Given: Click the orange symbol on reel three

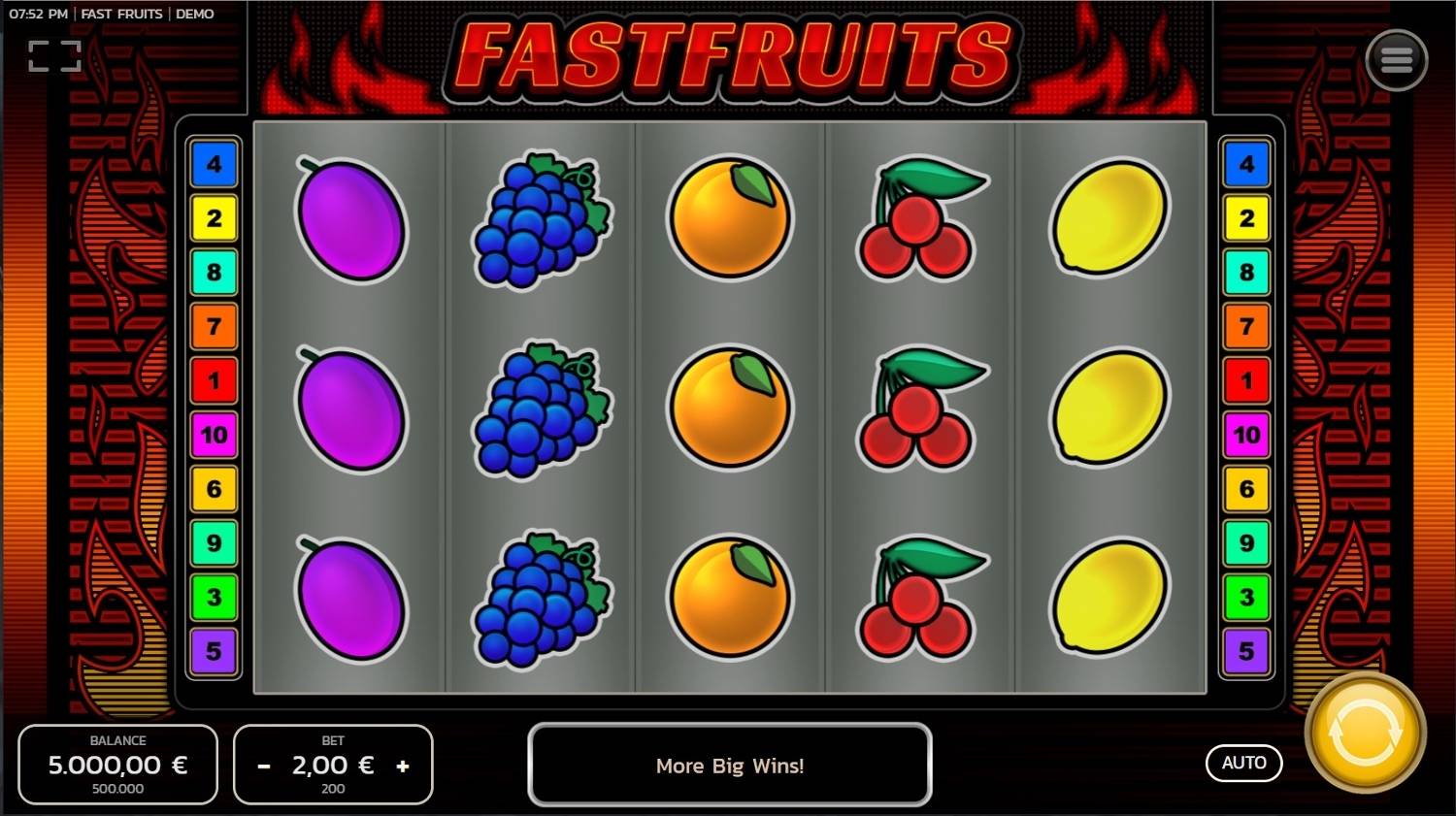Looking at the screenshot, I should click(x=728, y=408).
